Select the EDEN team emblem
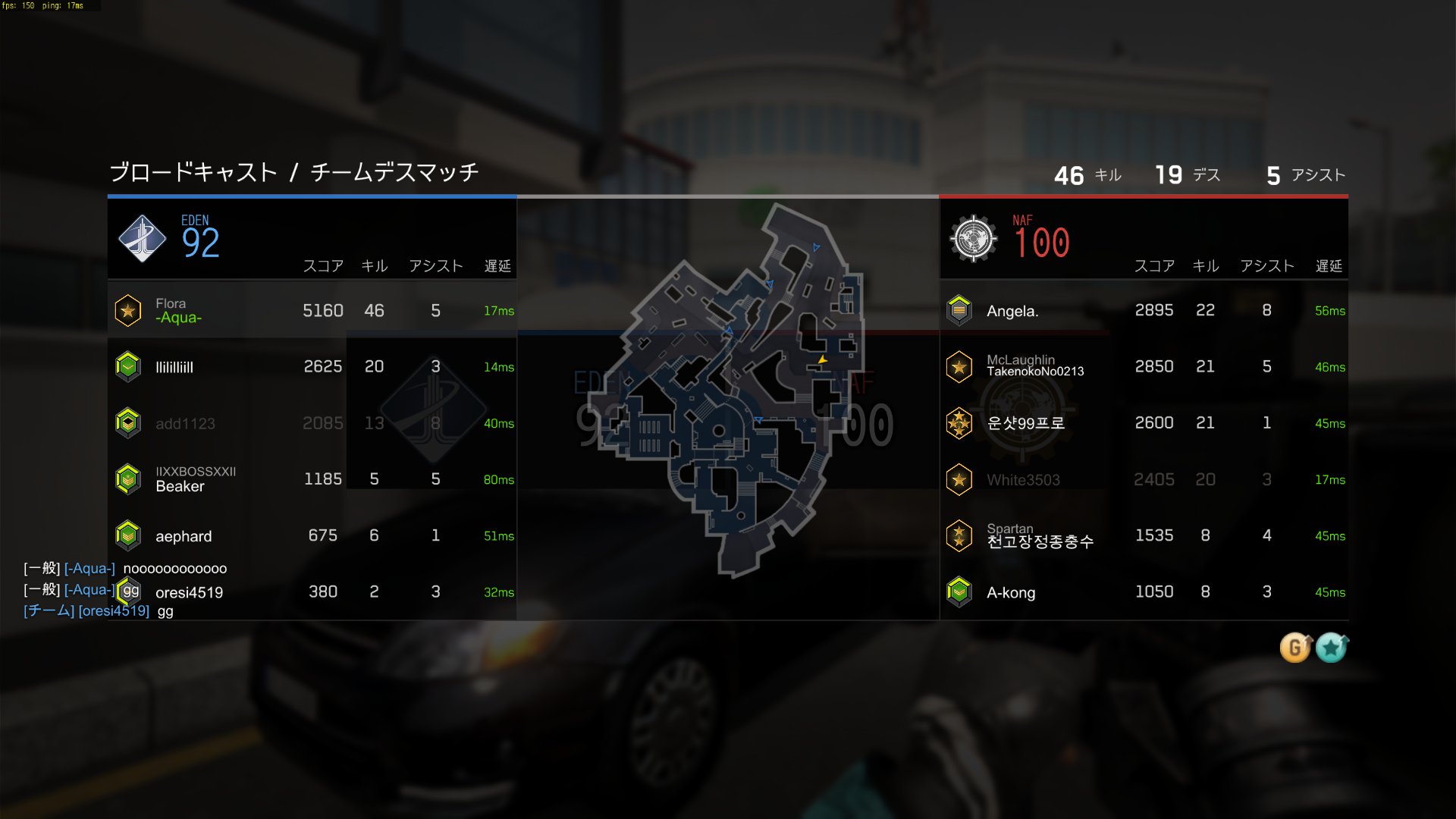This screenshot has width=1456, height=819. 143,238
